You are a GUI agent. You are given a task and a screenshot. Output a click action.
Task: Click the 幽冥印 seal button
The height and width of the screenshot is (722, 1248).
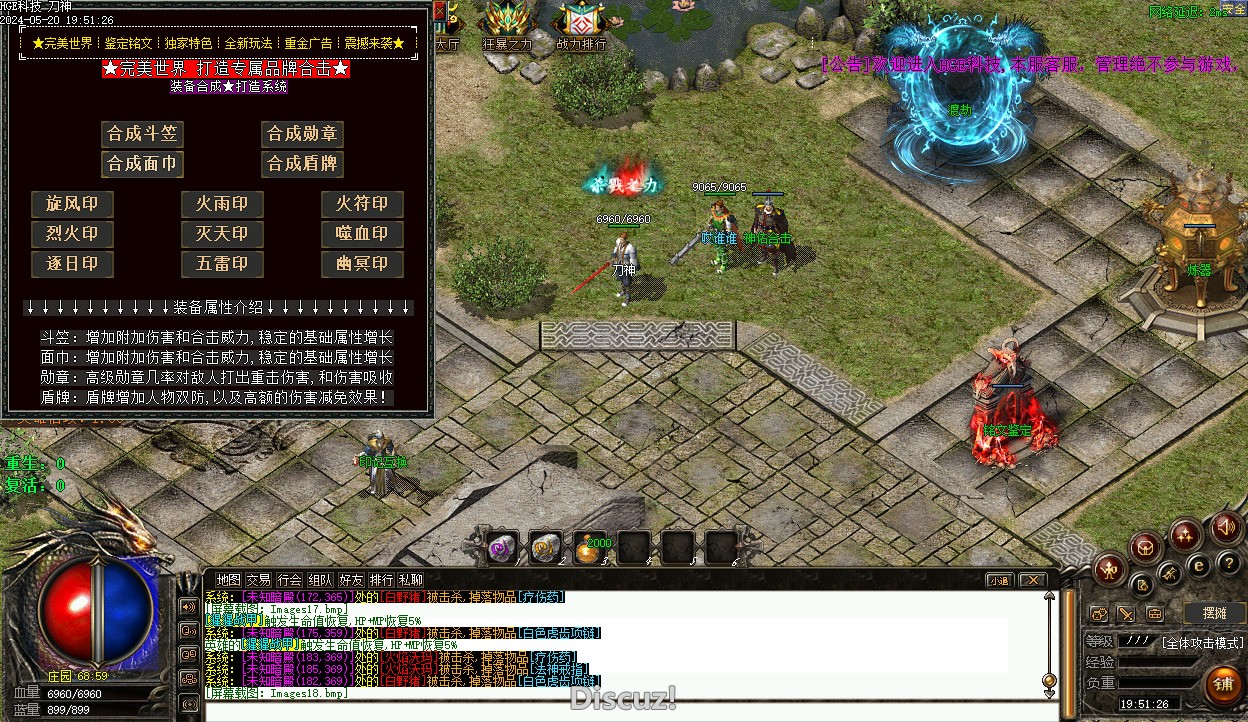(362, 264)
